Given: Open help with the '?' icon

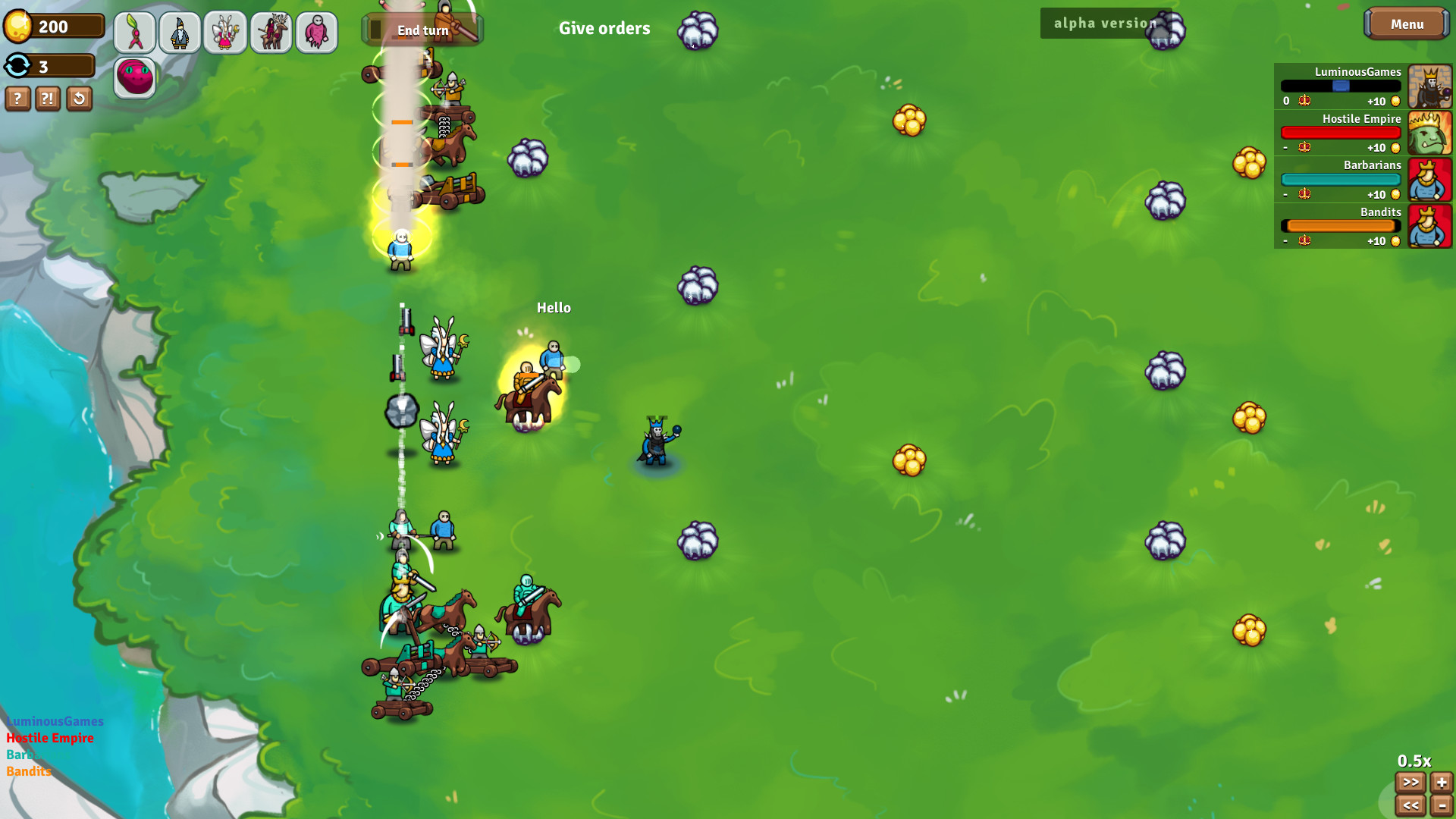Looking at the screenshot, I should pos(17,98).
